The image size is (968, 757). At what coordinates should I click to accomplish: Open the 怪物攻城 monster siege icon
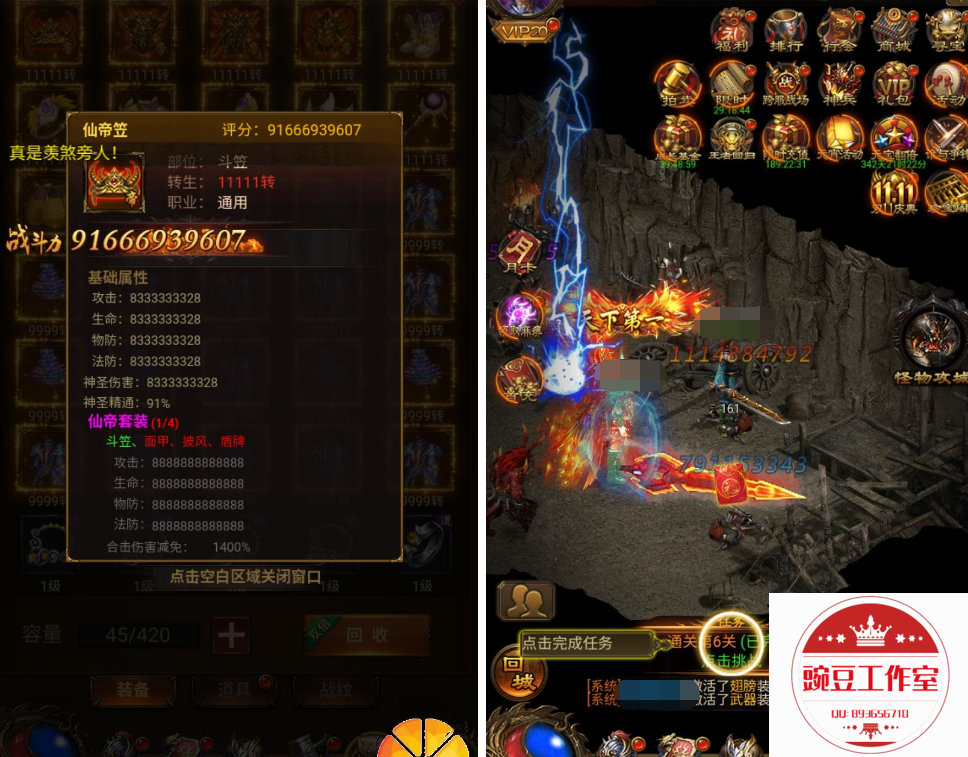(x=930, y=341)
